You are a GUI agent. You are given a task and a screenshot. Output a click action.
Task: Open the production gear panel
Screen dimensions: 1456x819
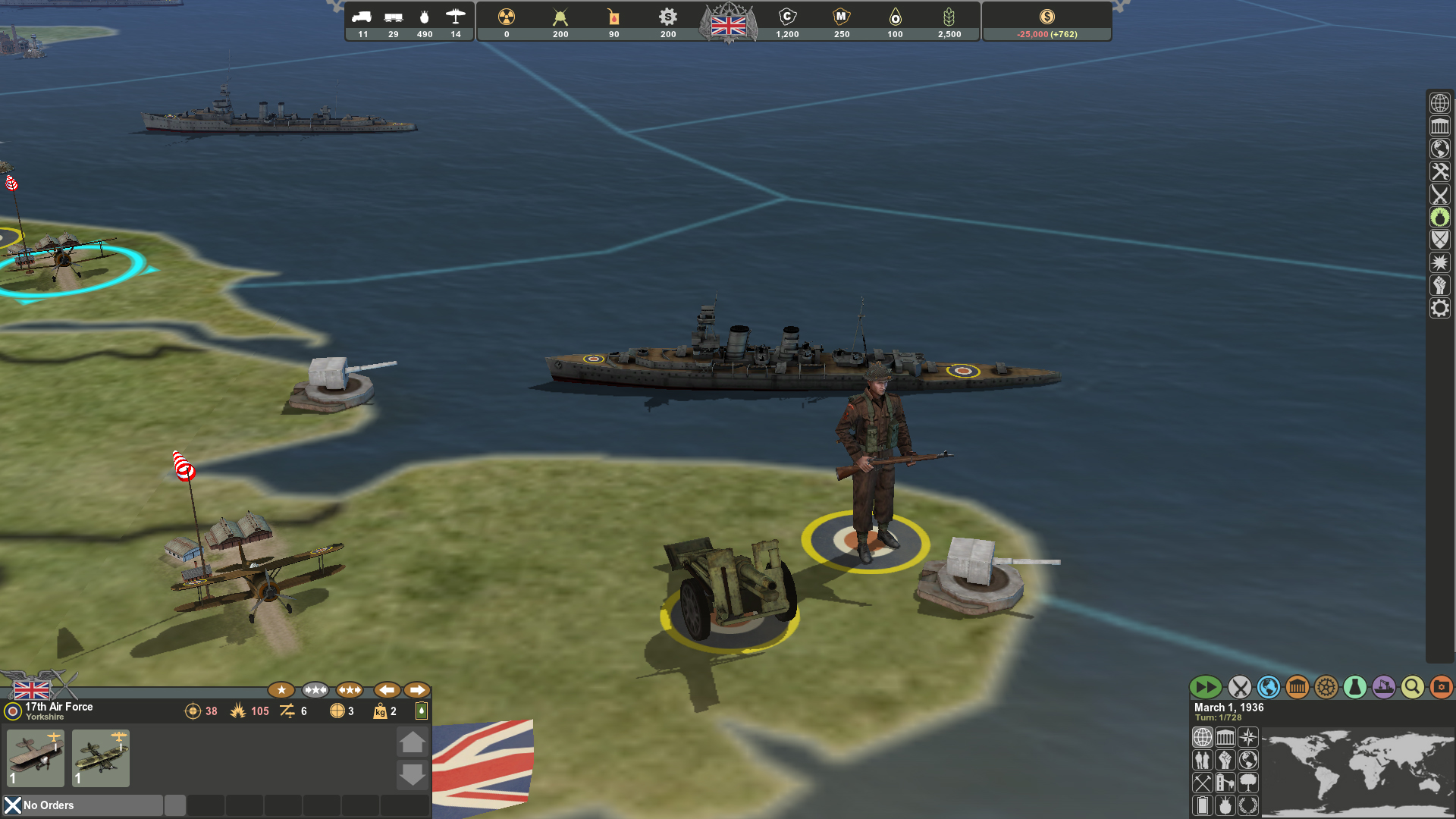pyautogui.click(x=1326, y=688)
